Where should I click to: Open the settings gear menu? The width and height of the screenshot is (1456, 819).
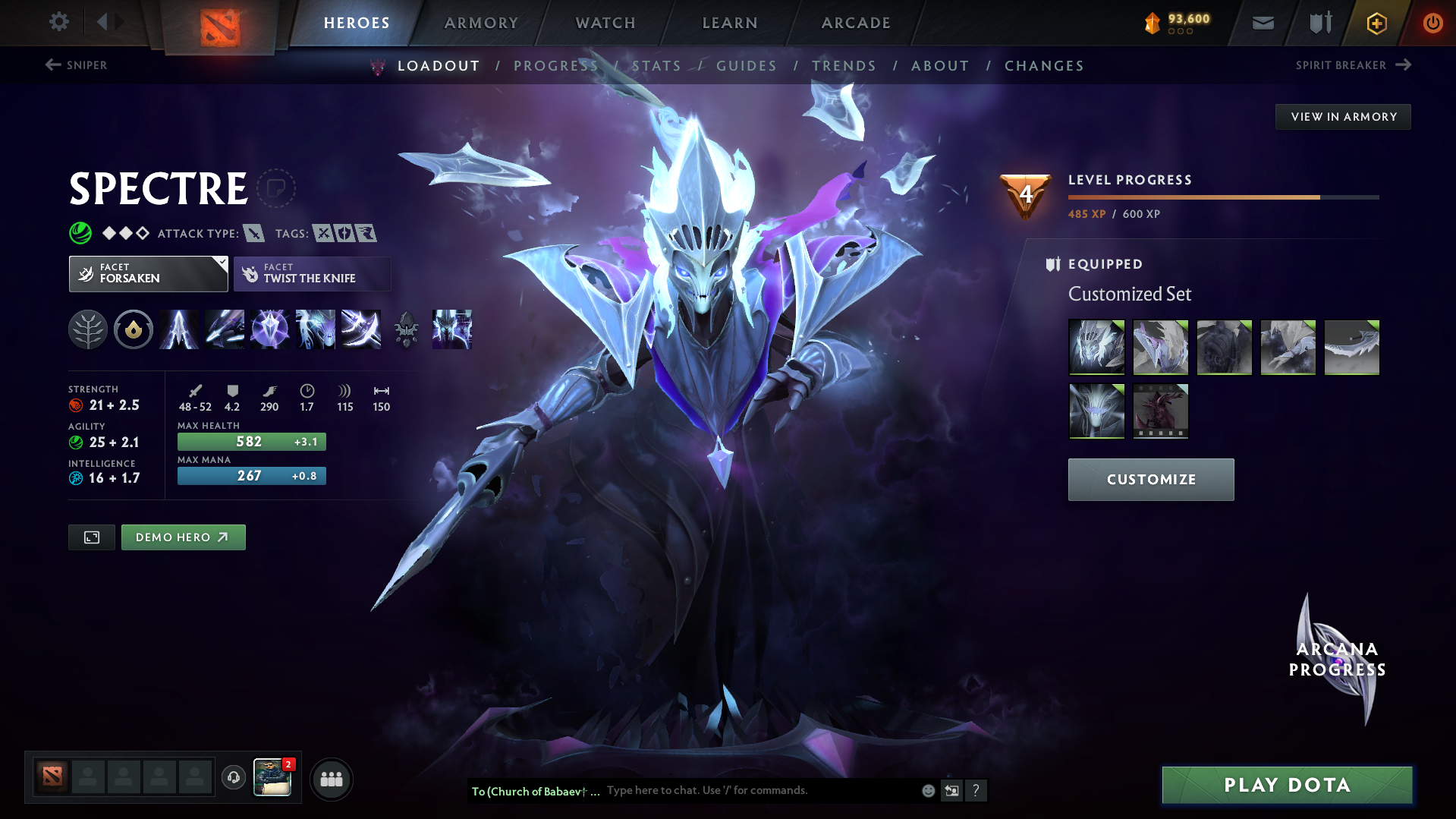click(59, 22)
